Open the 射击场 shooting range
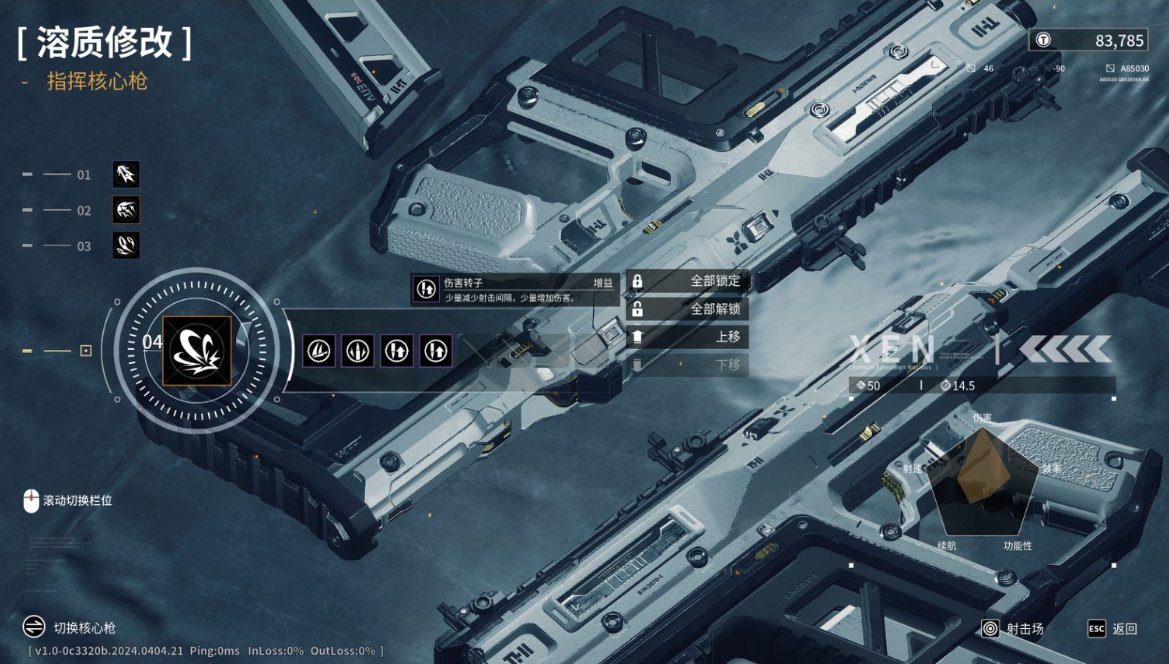The image size is (1169, 664). pyautogui.click(x=1013, y=629)
